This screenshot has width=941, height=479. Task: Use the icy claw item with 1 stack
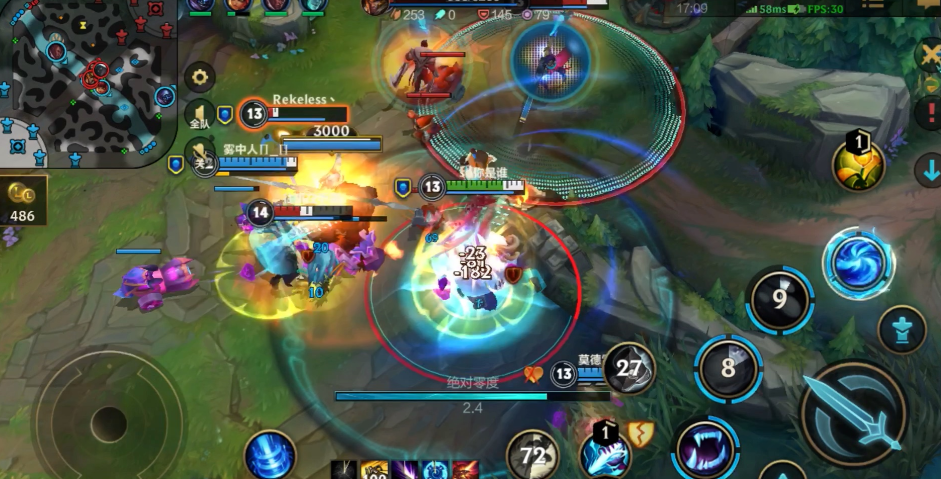(x=606, y=455)
